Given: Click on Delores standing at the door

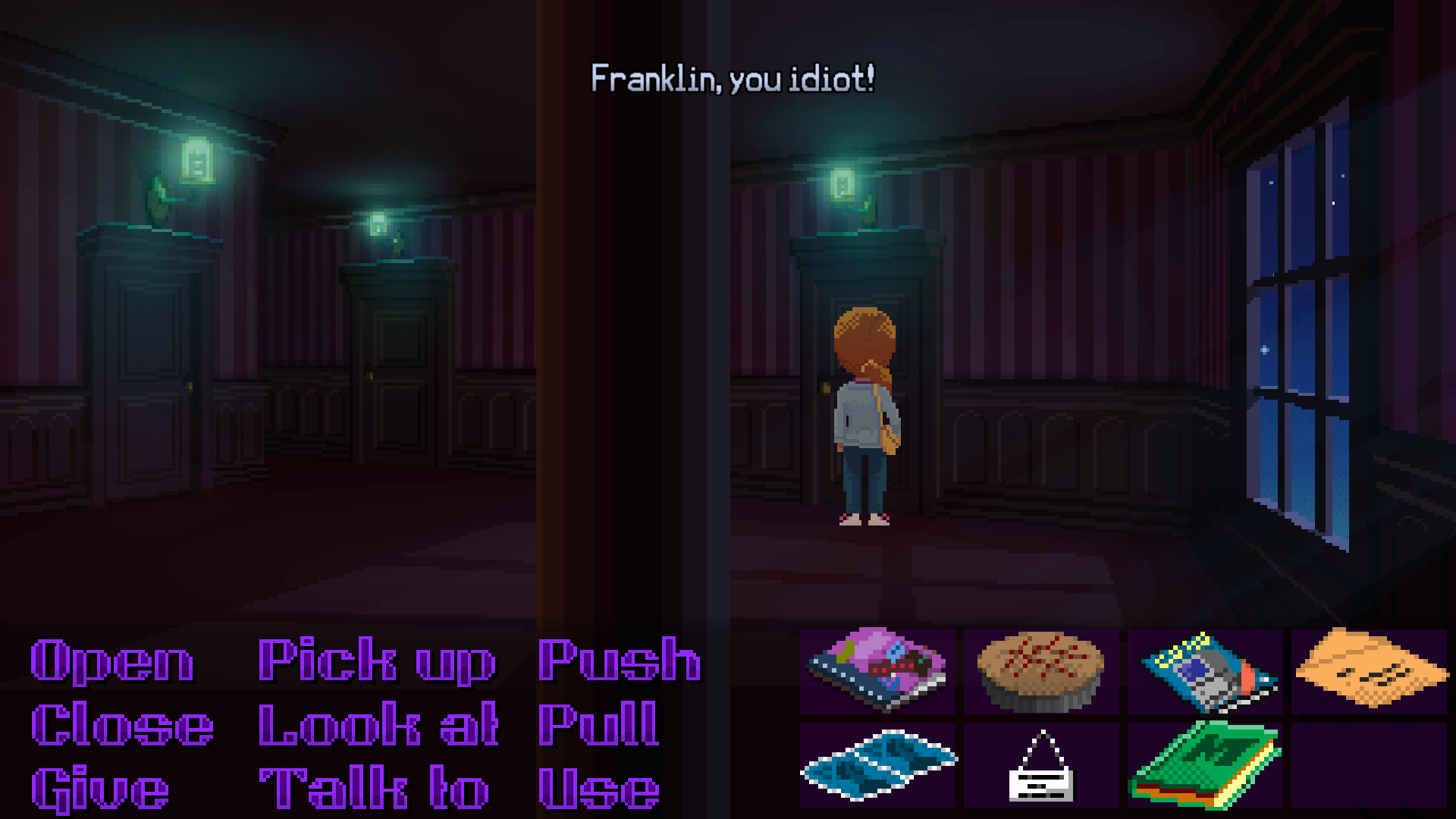Looking at the screenshot, I should tap(864, 417).
